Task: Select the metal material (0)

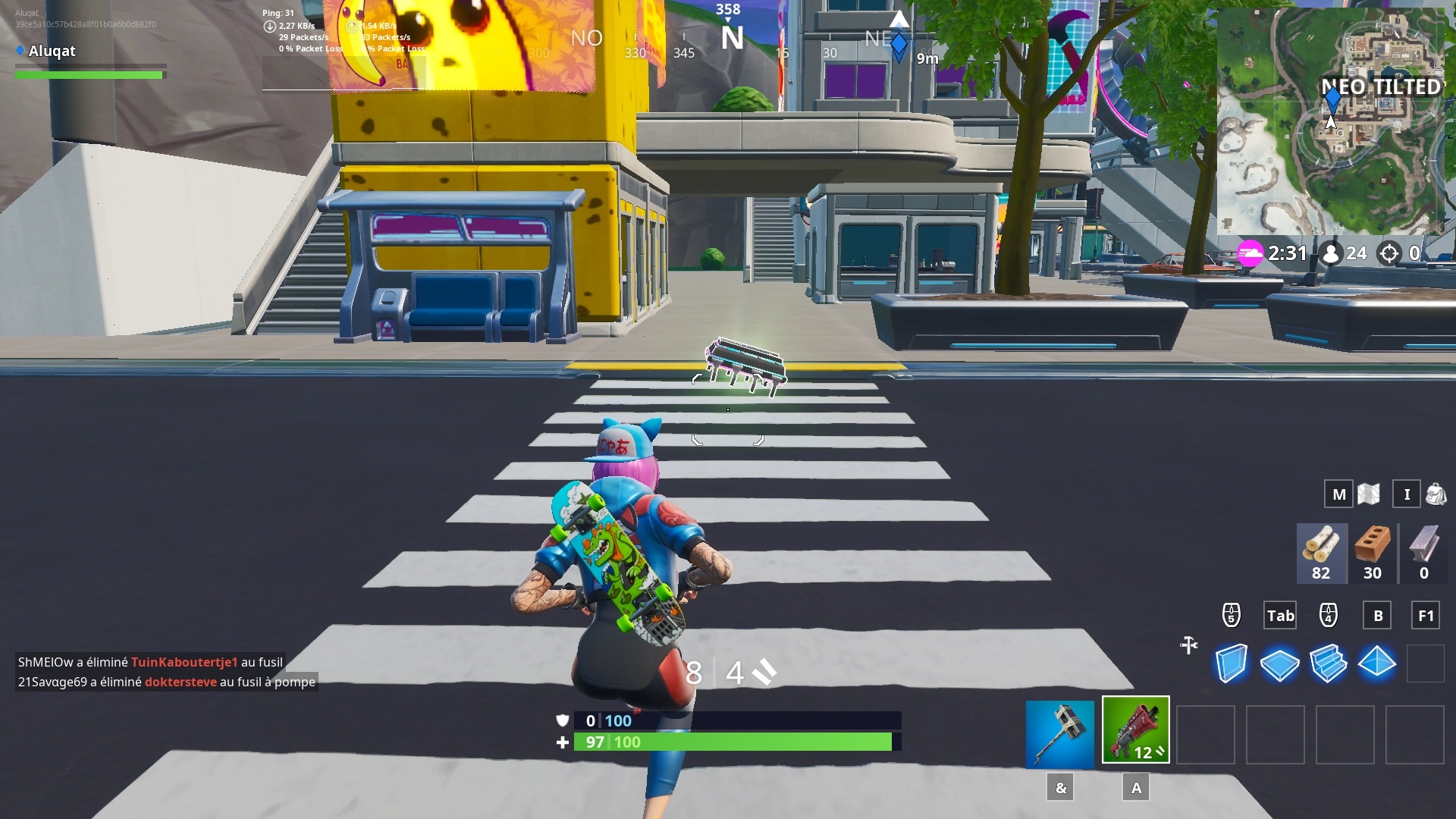Action: [x=1423, y=554]
